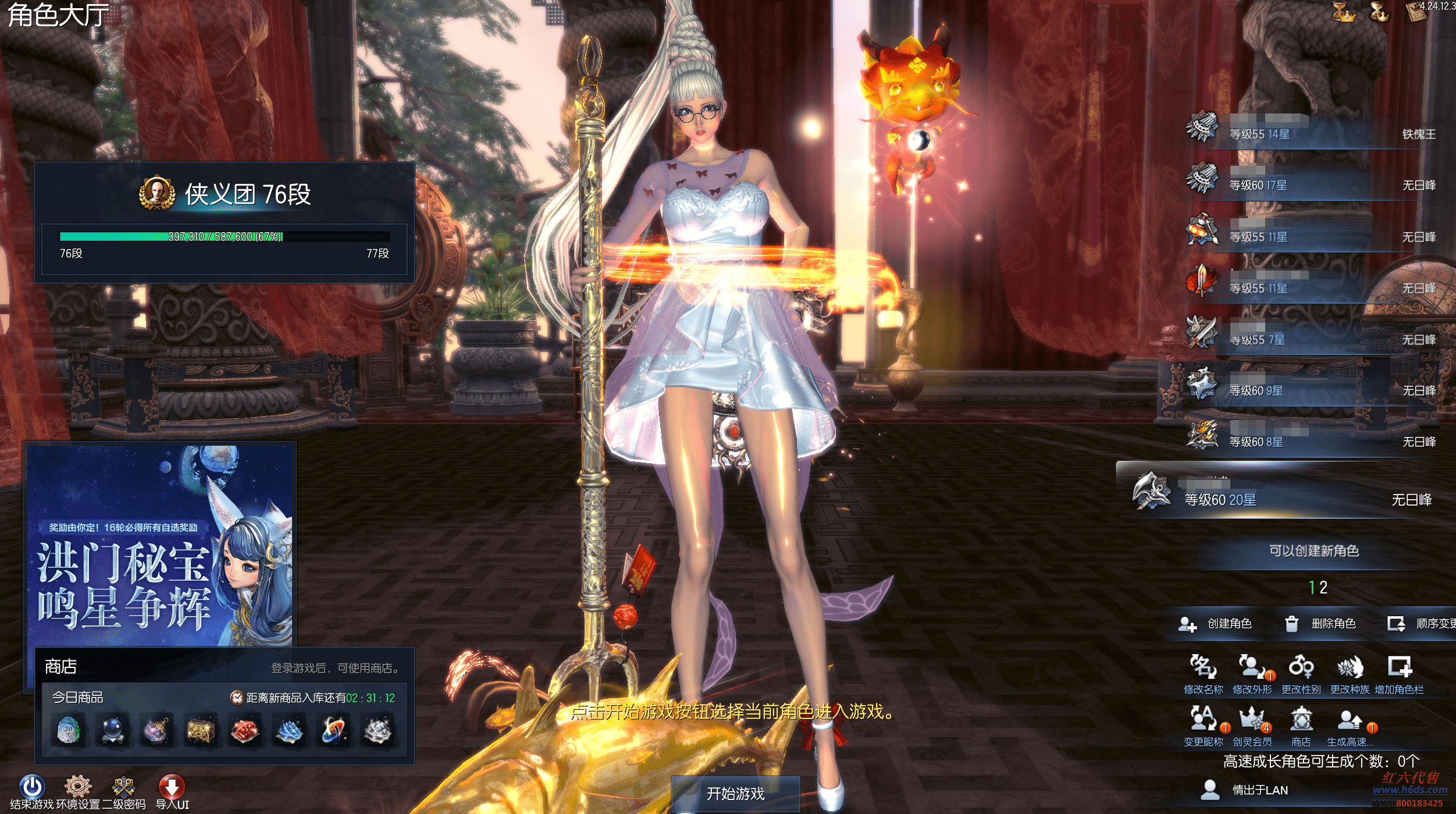Open 环境设置 gear settings
The width and height of the screenshot is (1456, 814).
78,787
